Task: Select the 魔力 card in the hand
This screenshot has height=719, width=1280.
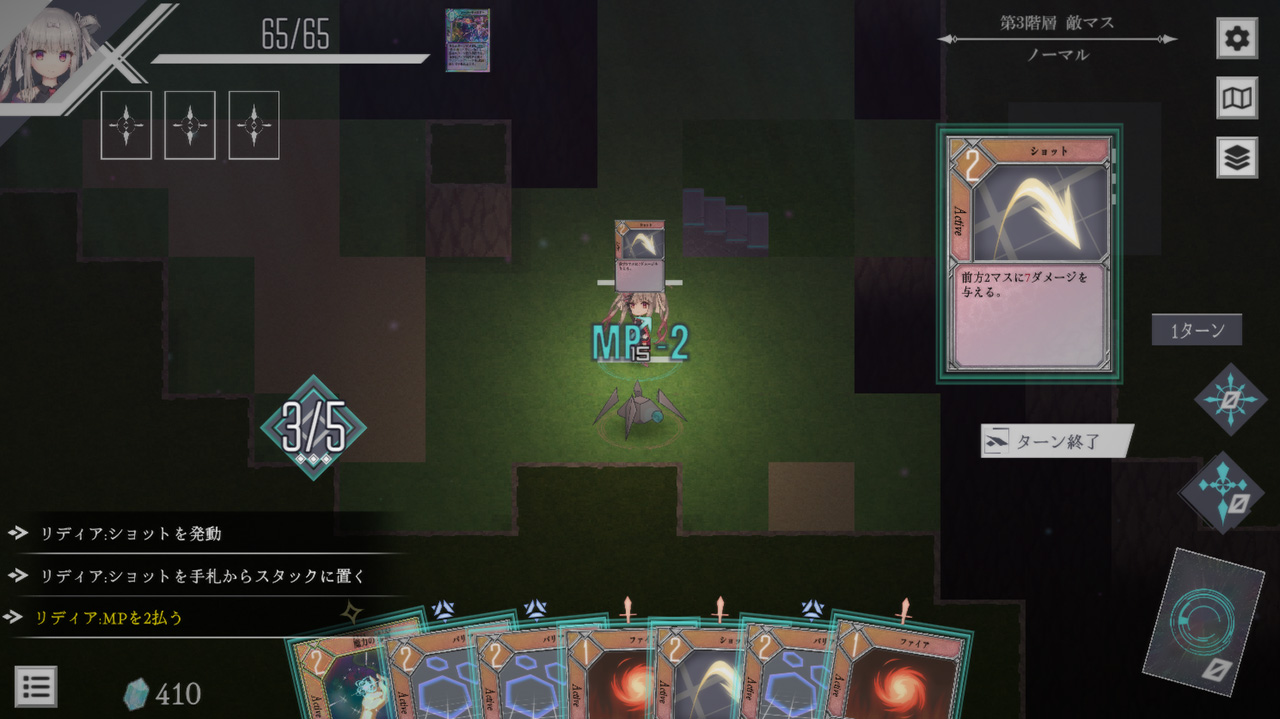Action: (x=335, y=680)
